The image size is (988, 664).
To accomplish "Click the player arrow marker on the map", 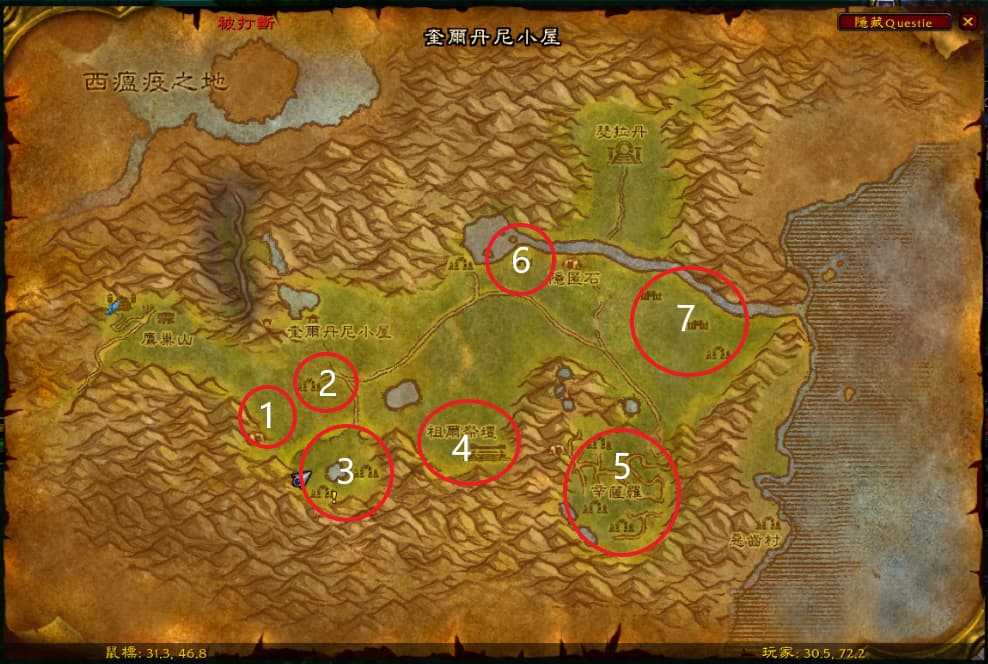I will [x=298, y=480].
